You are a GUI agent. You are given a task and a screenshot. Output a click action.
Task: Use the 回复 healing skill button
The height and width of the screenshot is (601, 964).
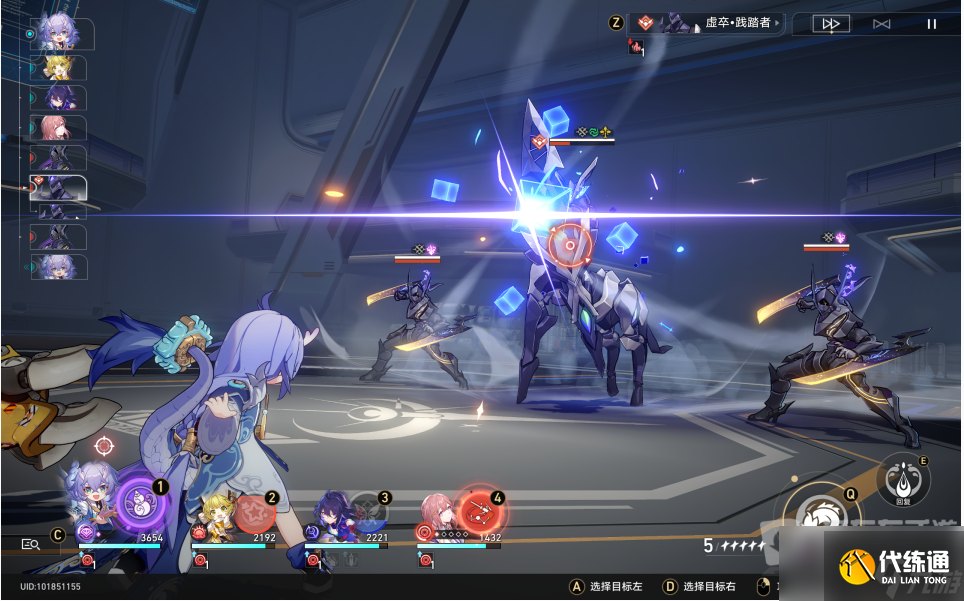(x=902, y=480)
